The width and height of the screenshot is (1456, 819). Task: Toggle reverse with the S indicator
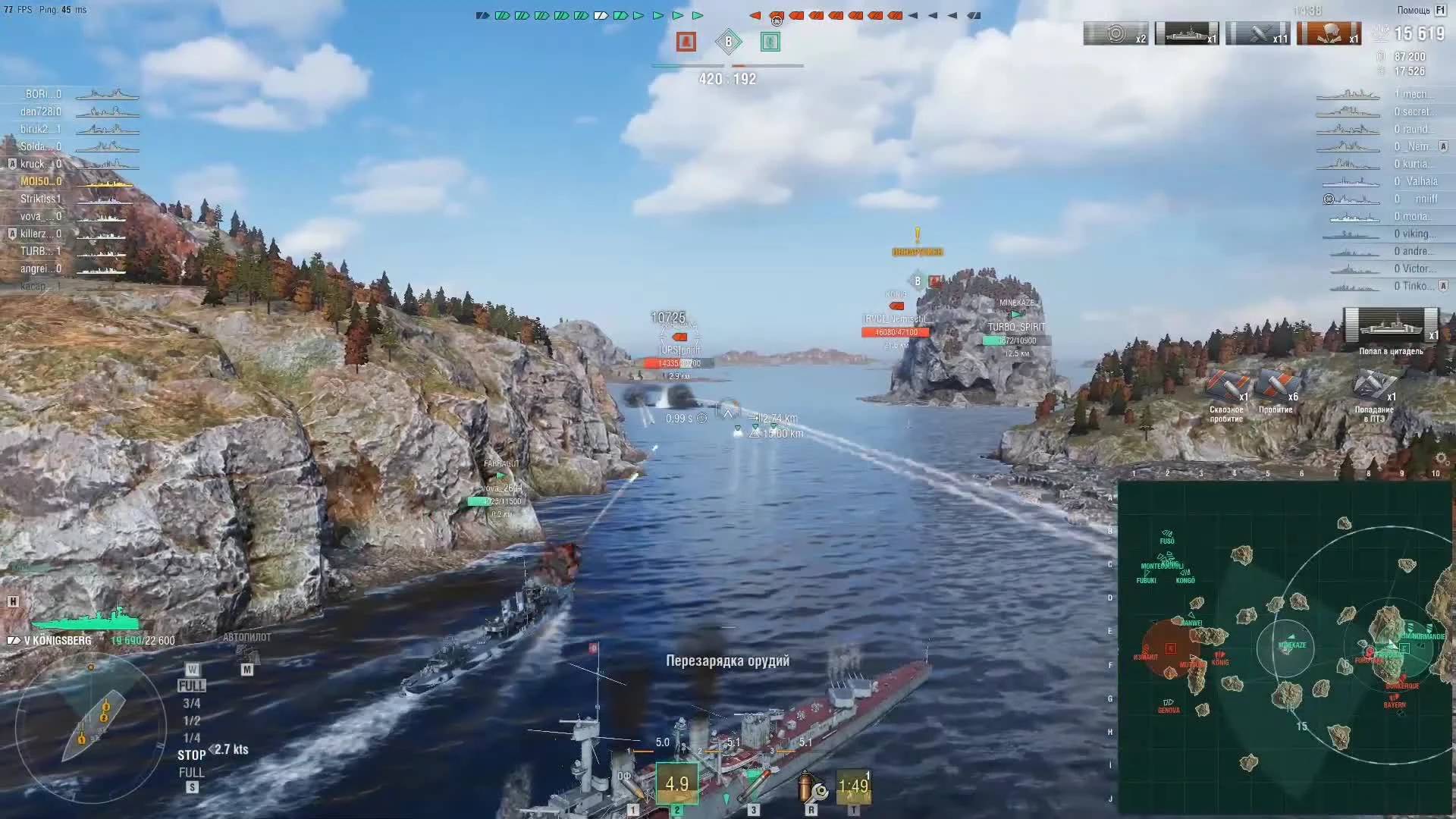click(x=193, y=787)
